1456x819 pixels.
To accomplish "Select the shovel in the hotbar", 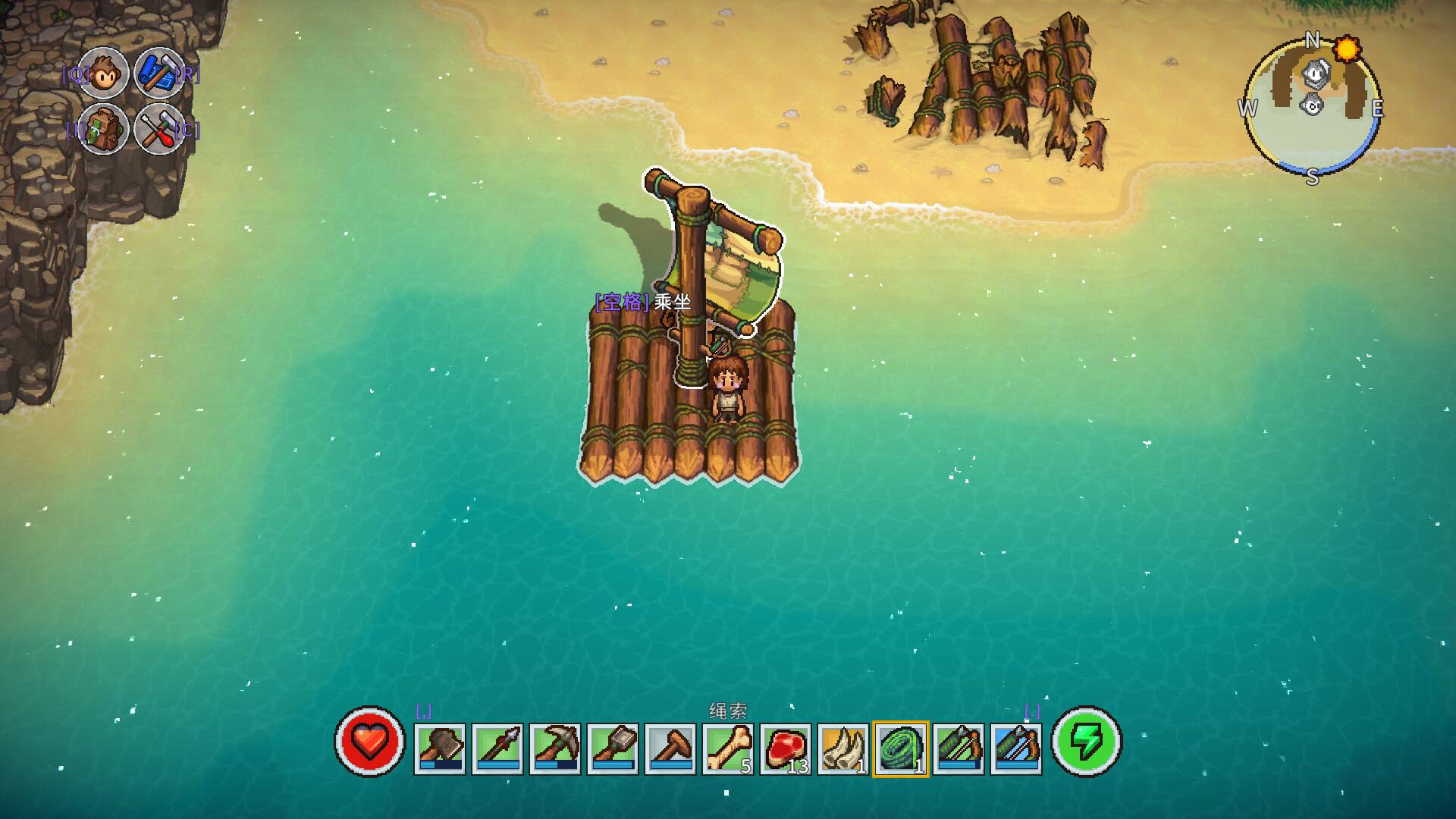I will tap(613, 748).
